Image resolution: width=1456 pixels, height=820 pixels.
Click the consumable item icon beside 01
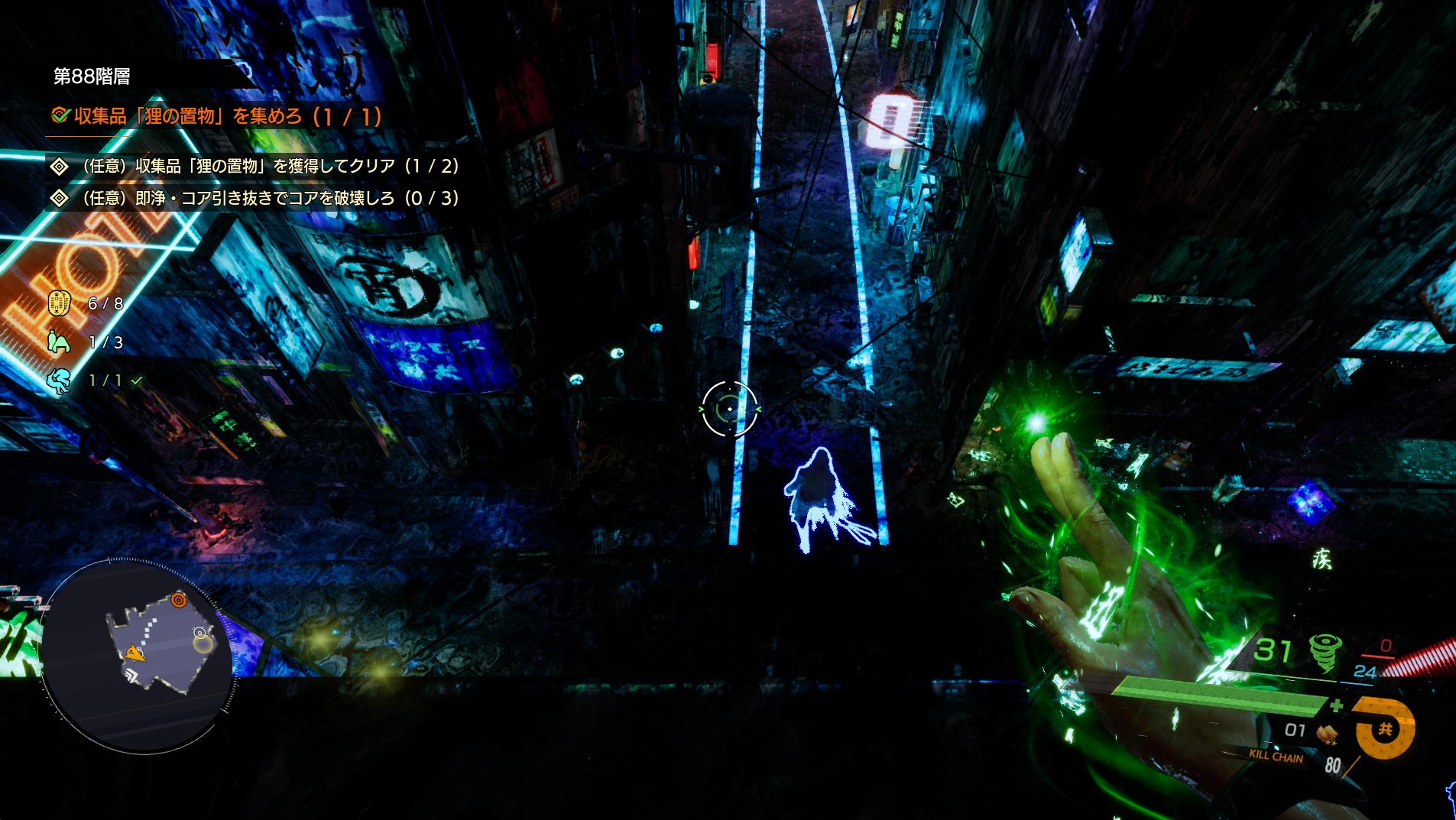[1327, 732]
